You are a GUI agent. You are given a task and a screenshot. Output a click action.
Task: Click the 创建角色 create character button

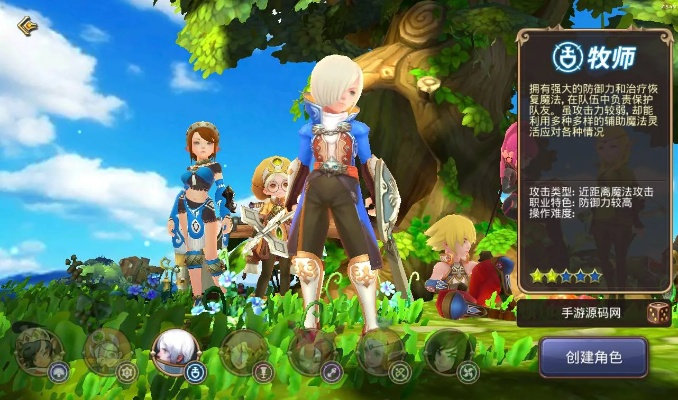click(593, 357)
